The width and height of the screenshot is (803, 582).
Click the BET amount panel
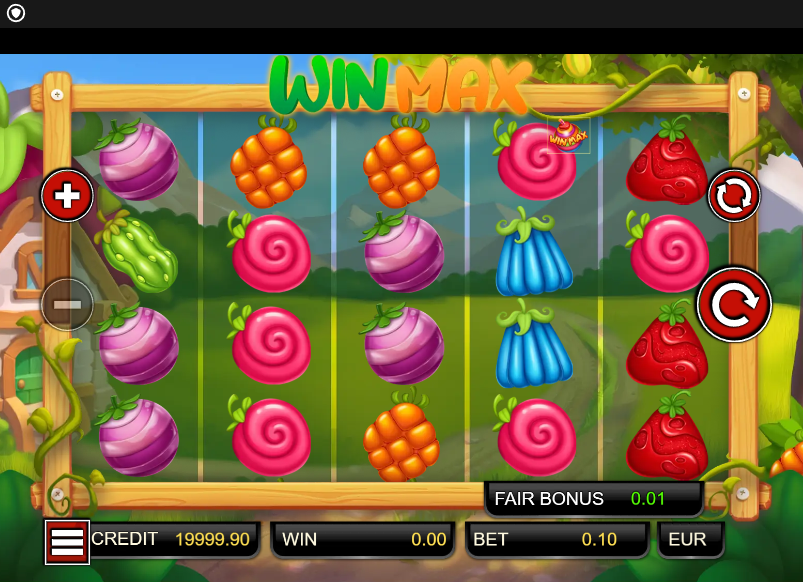[557, 540]
